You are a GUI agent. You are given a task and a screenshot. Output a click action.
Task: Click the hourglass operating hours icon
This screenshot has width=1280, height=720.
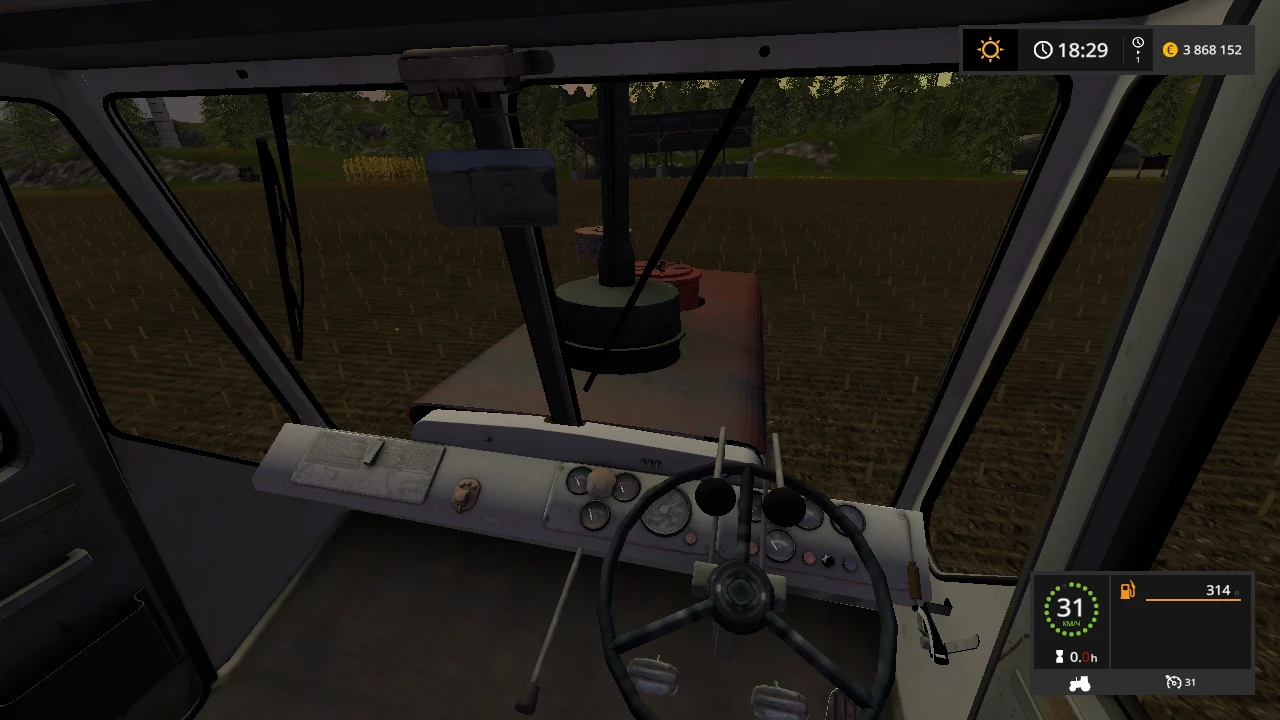click(x=1061, y=657)
